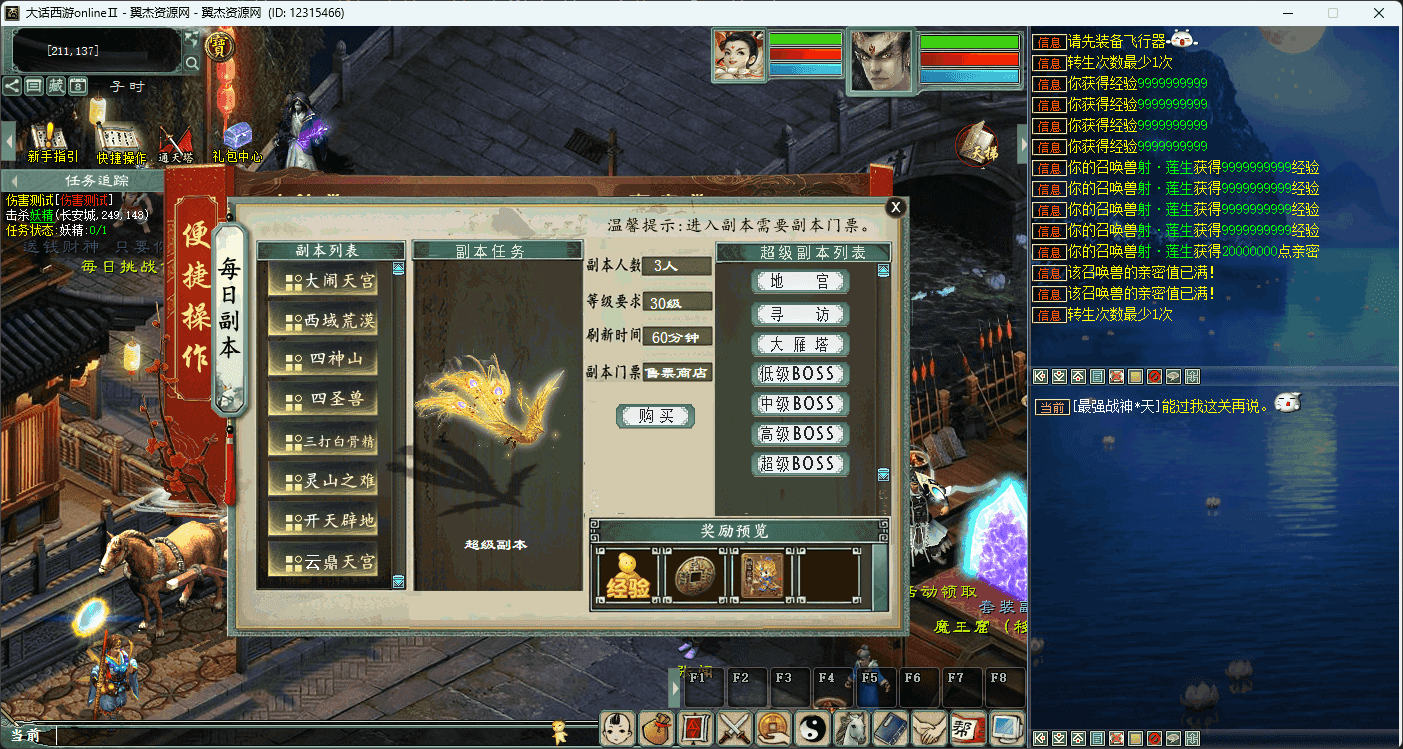The height and width of the screenshot is (749, 1403).
Task: Select the 四神山 dungeon
Action: coord(323,360)
